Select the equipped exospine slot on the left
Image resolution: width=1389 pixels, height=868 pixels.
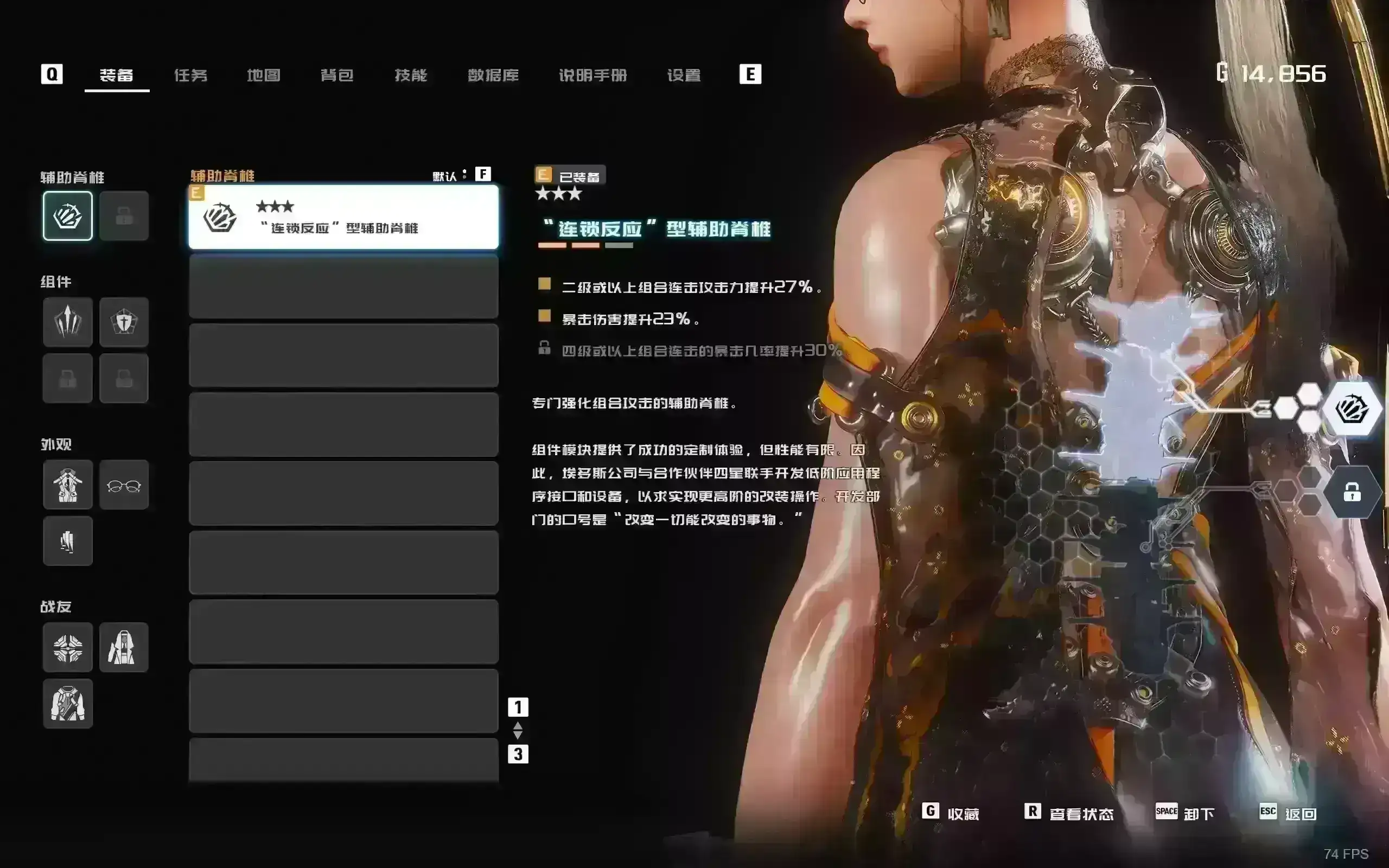[68, 216]
